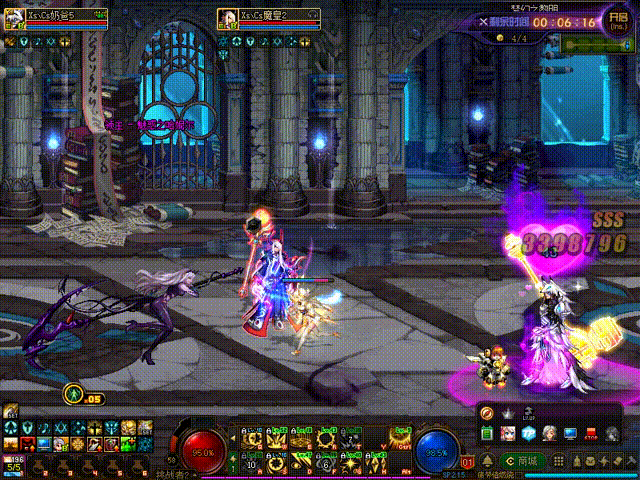
Task: Click the red 01 badge beside the blue orb
Action: click(x=467, y=463)
